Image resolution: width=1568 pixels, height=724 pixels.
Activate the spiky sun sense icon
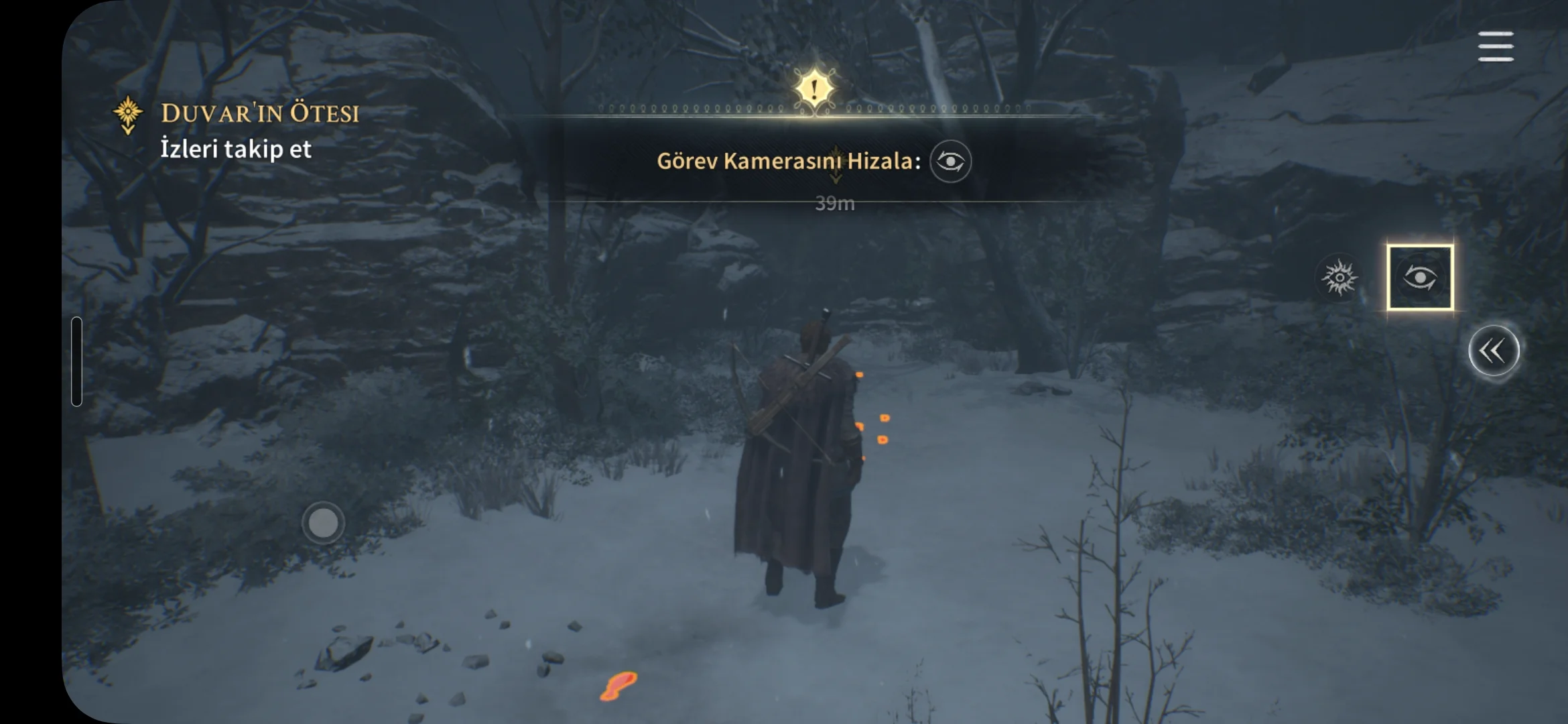[x=1339, y=278]
